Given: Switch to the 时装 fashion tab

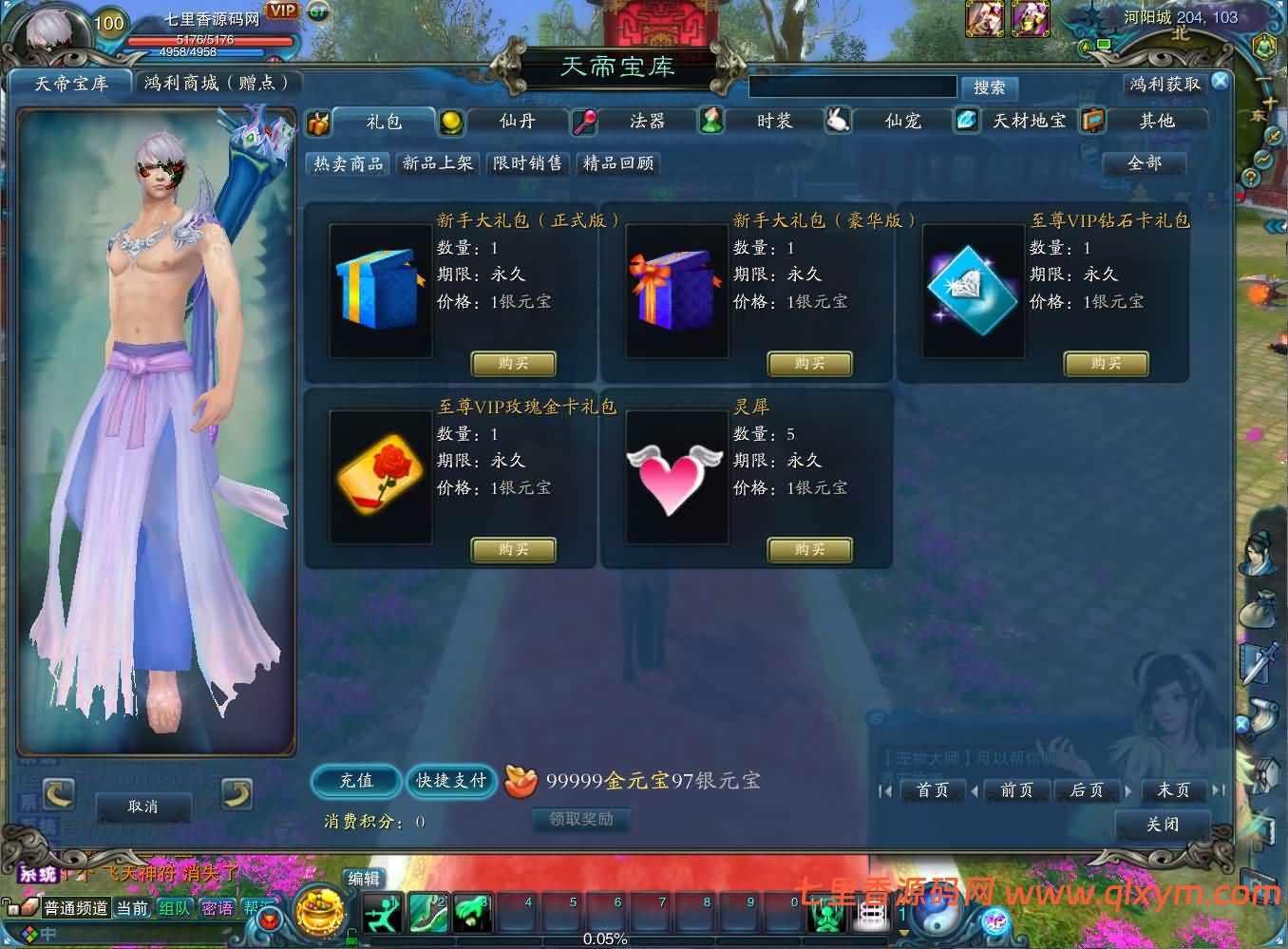Looking at the screenshot, I should [x=775, y=121].
